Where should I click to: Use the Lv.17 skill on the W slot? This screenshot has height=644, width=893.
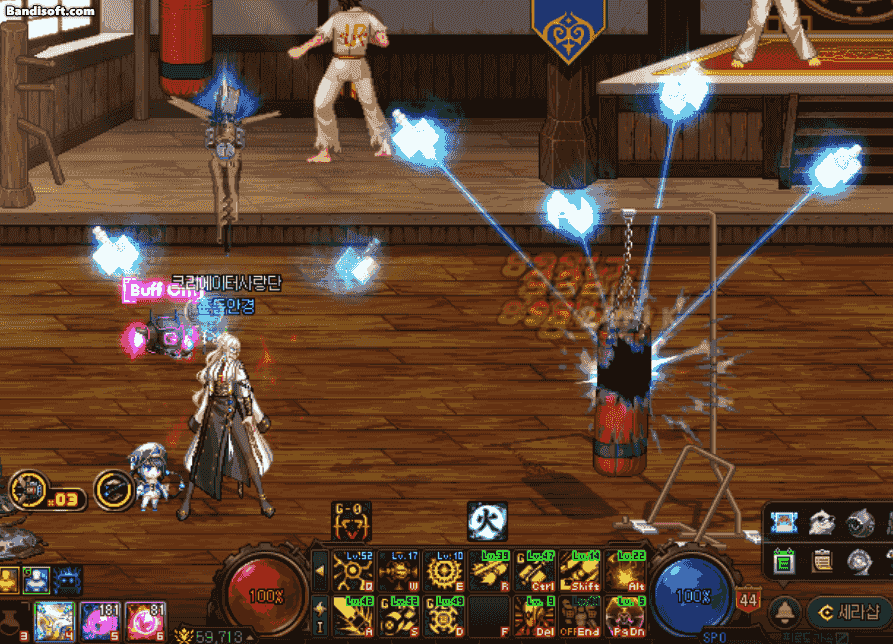[398, 572]
